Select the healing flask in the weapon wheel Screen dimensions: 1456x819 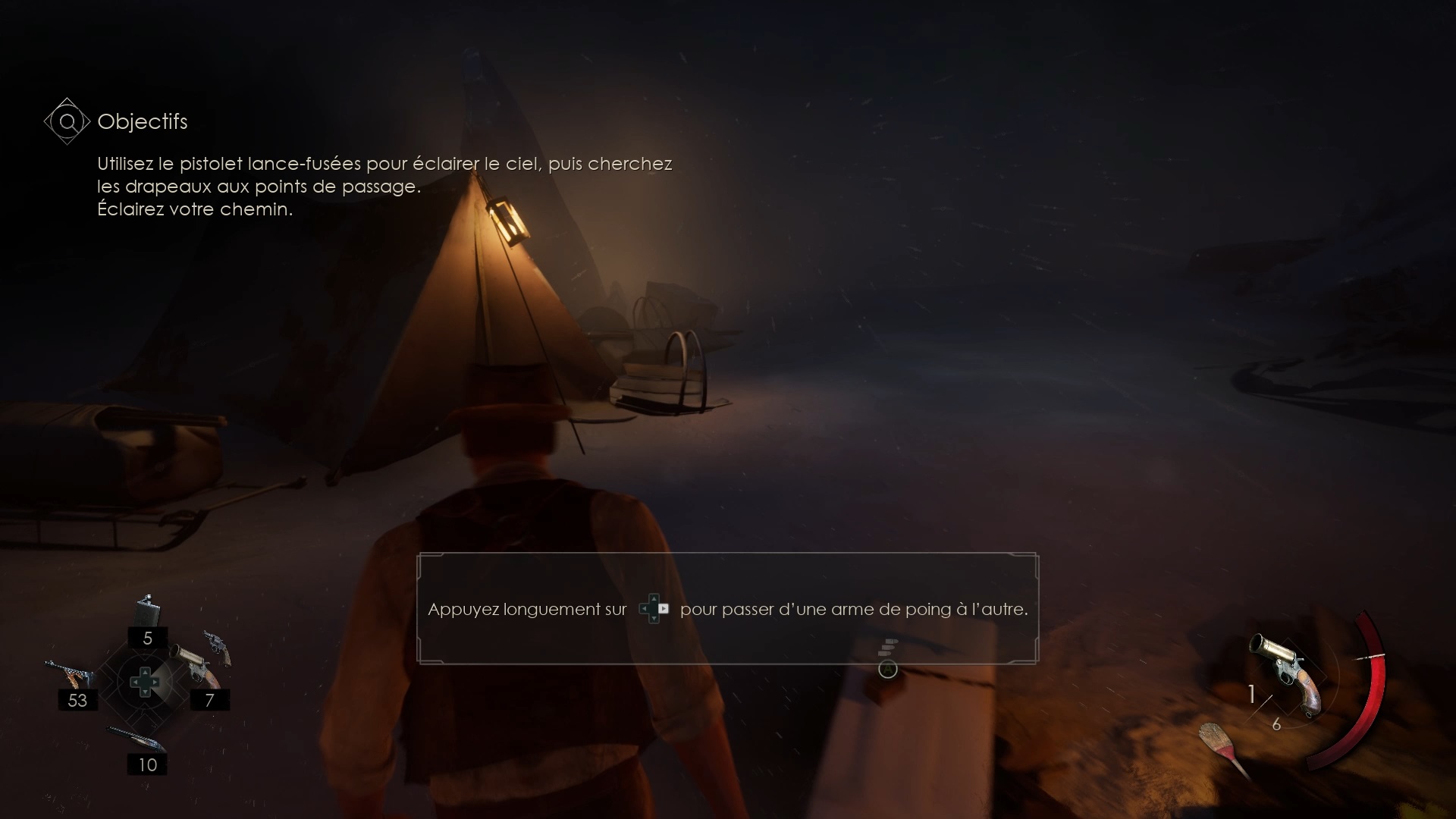pyautogui.click(x=148, y=610)
